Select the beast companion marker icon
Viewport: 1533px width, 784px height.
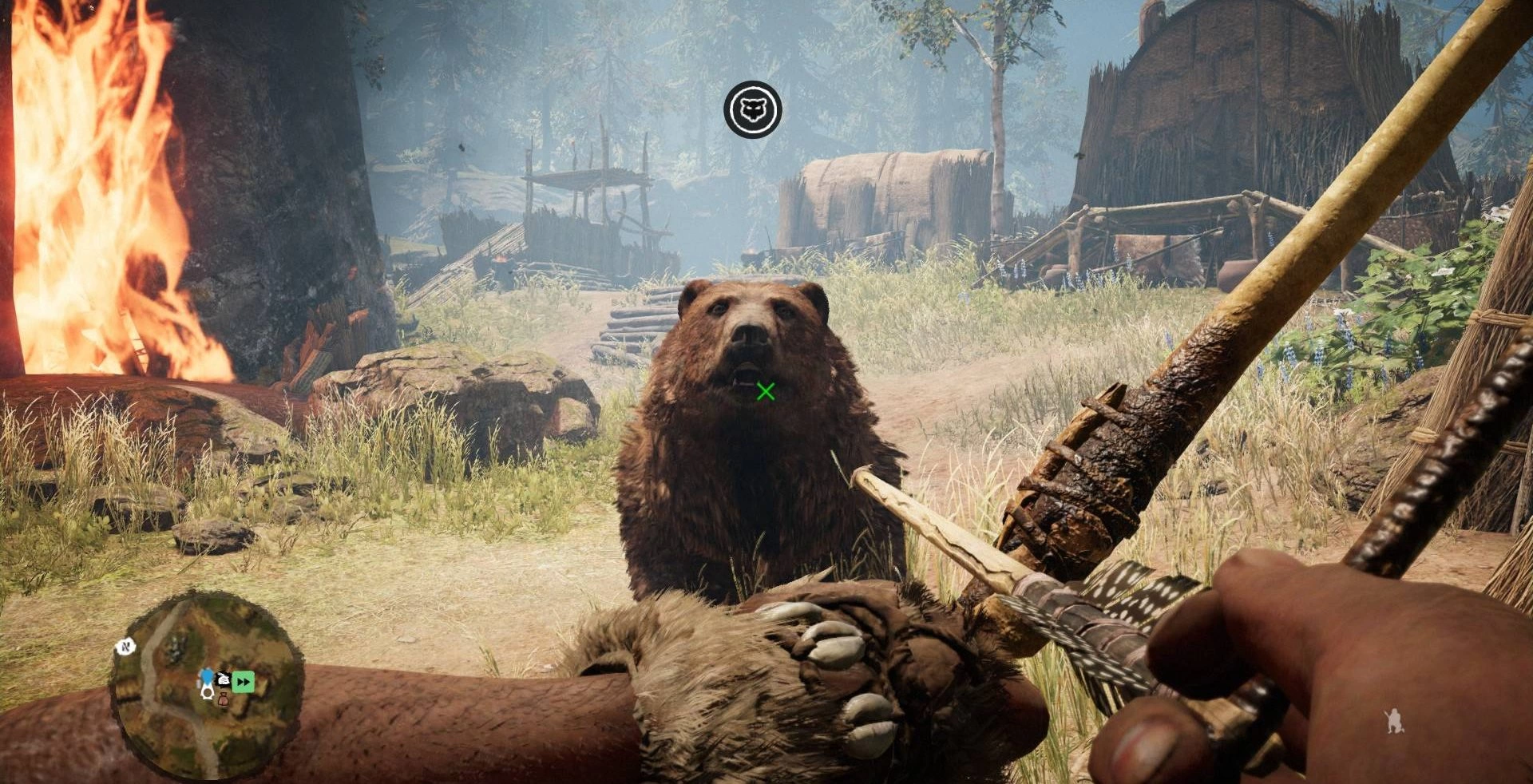click(752, 109)
